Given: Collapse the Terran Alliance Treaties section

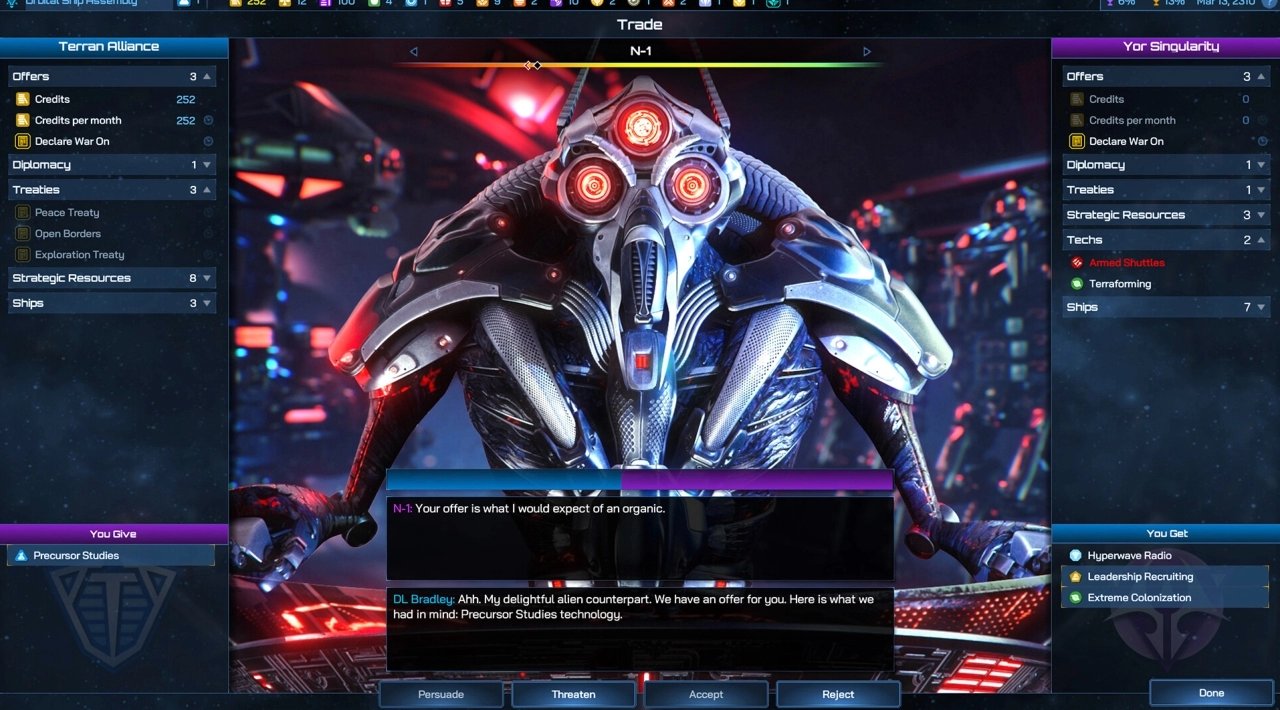Looking at the screenshot, I should pos(112,190).
